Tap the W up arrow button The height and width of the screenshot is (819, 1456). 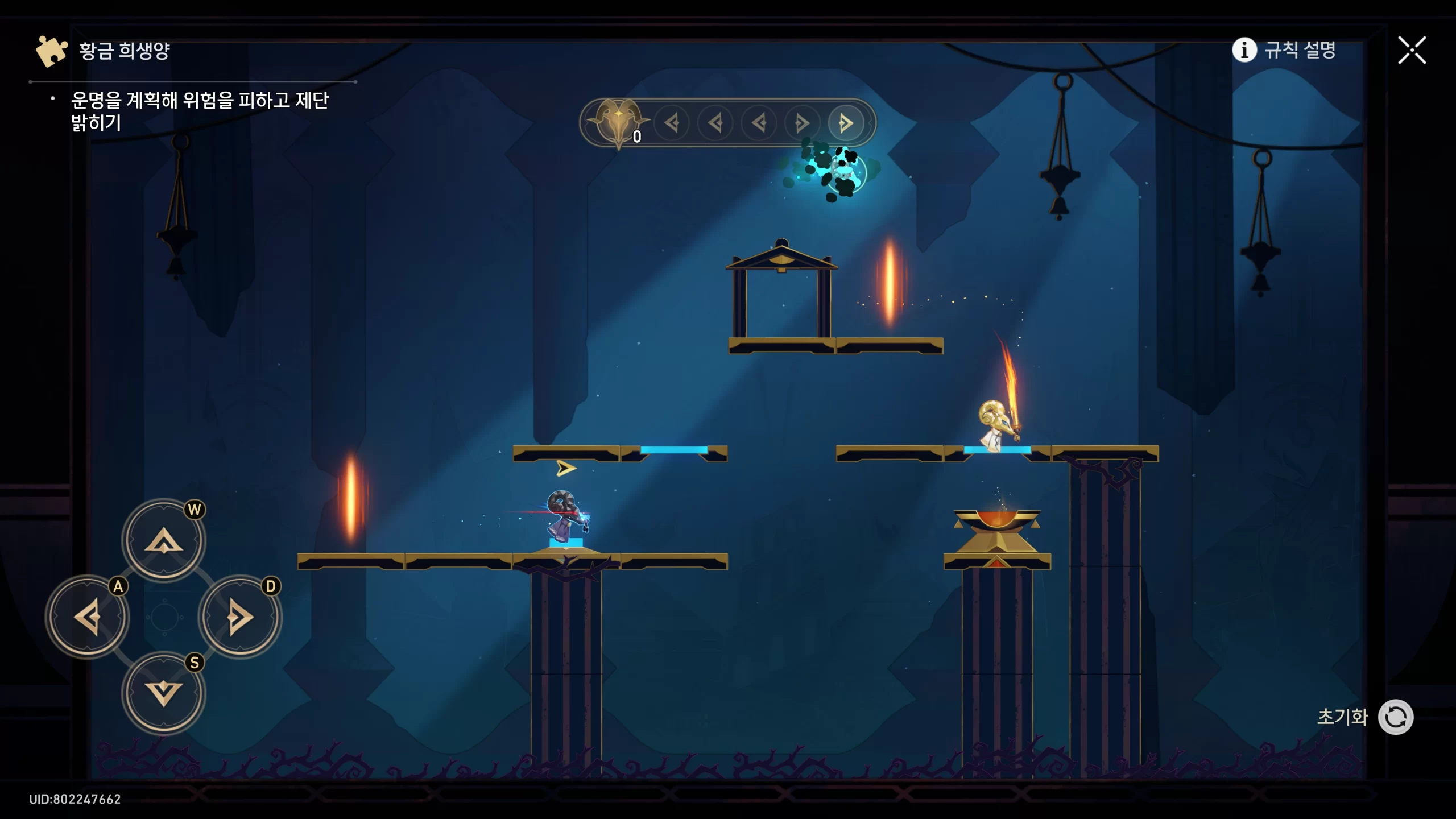click(x=164, y=539)
